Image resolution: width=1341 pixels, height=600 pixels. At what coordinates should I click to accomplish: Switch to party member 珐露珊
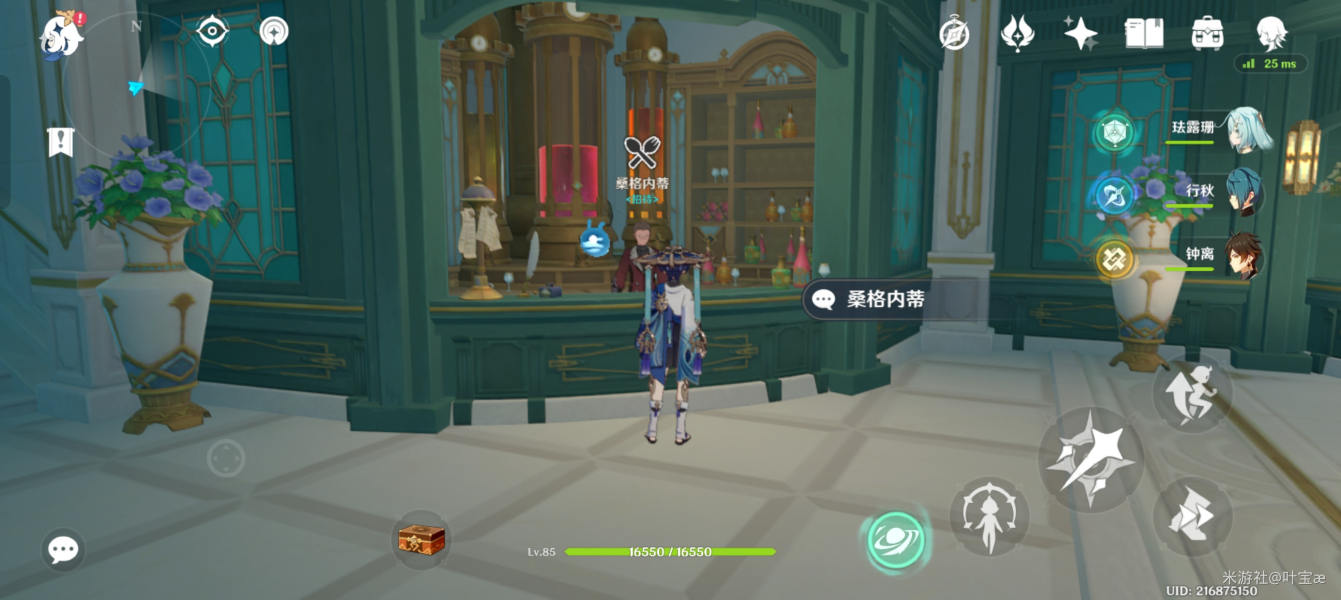coord(1243,131)
